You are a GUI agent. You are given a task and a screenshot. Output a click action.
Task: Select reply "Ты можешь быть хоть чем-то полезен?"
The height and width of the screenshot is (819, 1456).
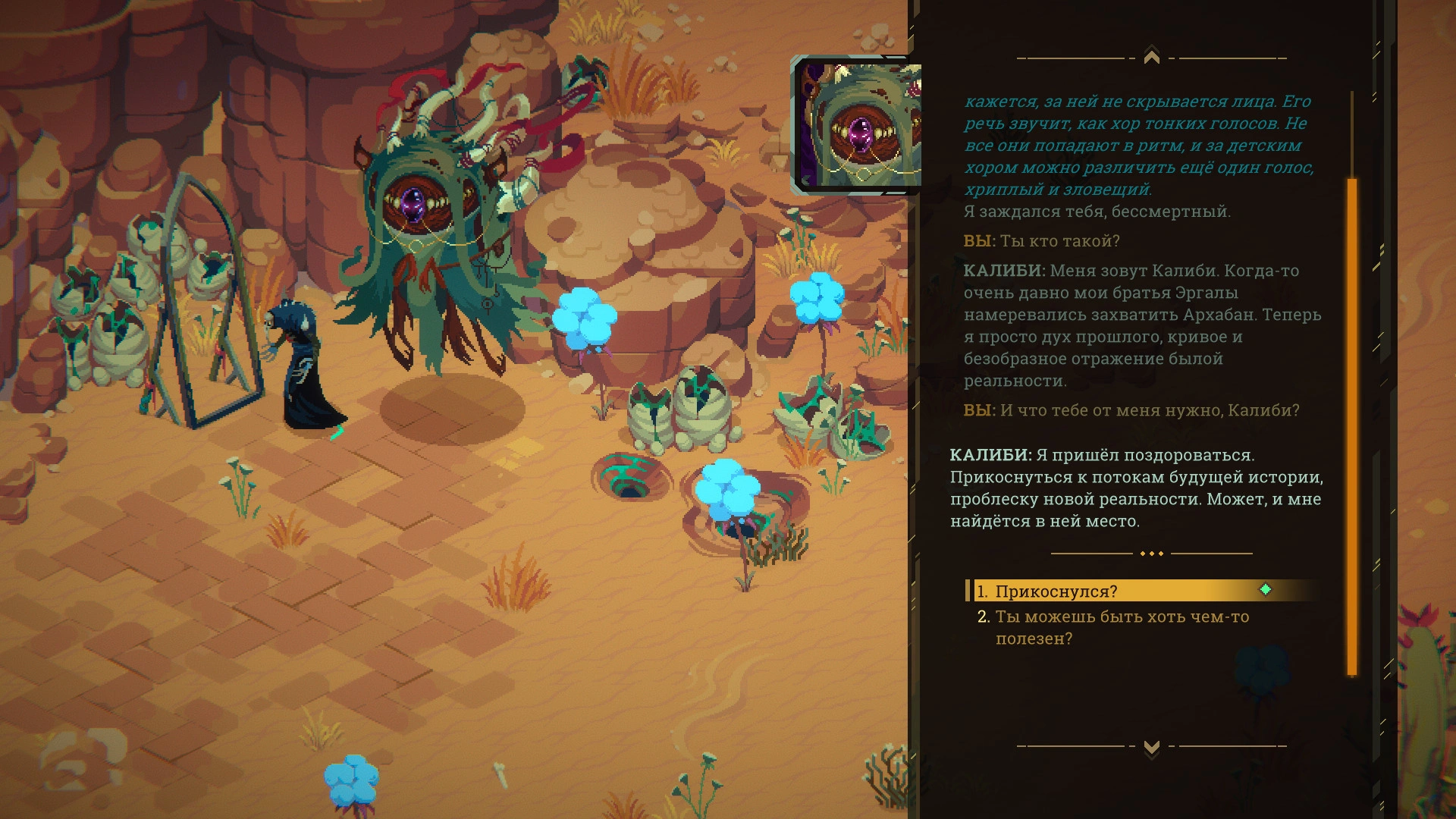click(x=1121, y=627)
